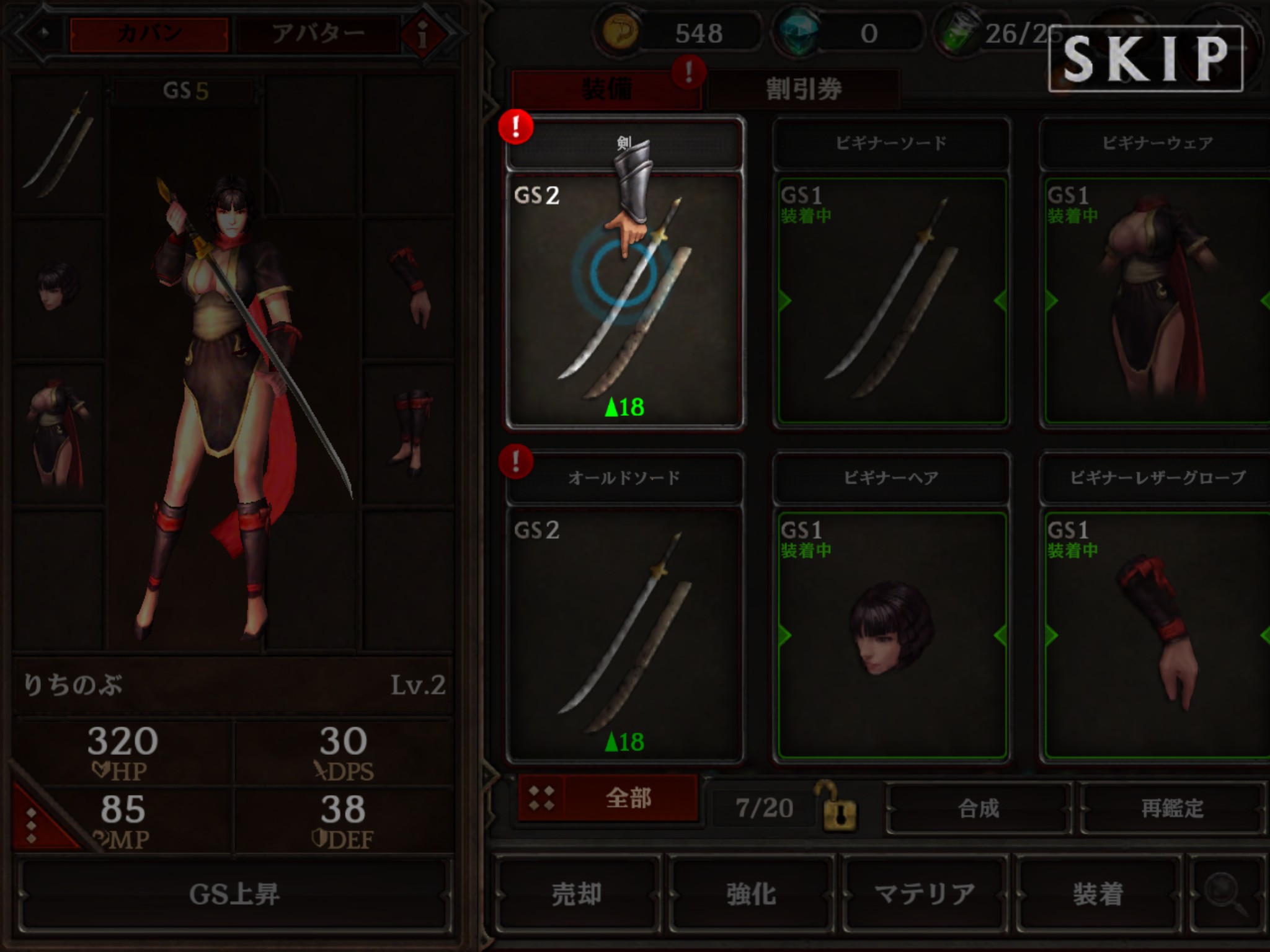This screenshot has height=952, width=1270.
Task: Unlock more bag slots with padlock icon
Action: click(839, 808)
